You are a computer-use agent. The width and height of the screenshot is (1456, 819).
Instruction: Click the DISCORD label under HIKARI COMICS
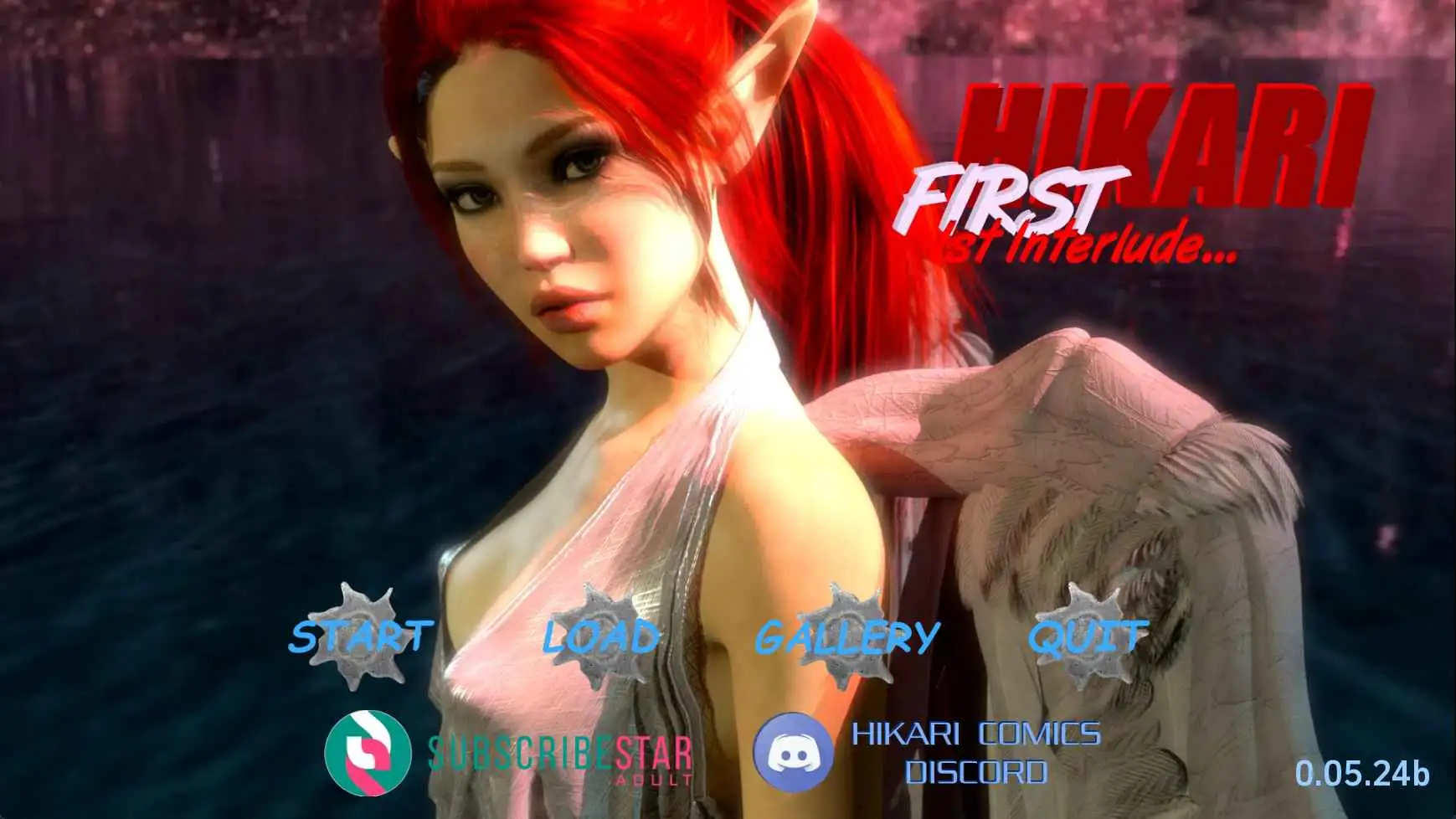976,772
